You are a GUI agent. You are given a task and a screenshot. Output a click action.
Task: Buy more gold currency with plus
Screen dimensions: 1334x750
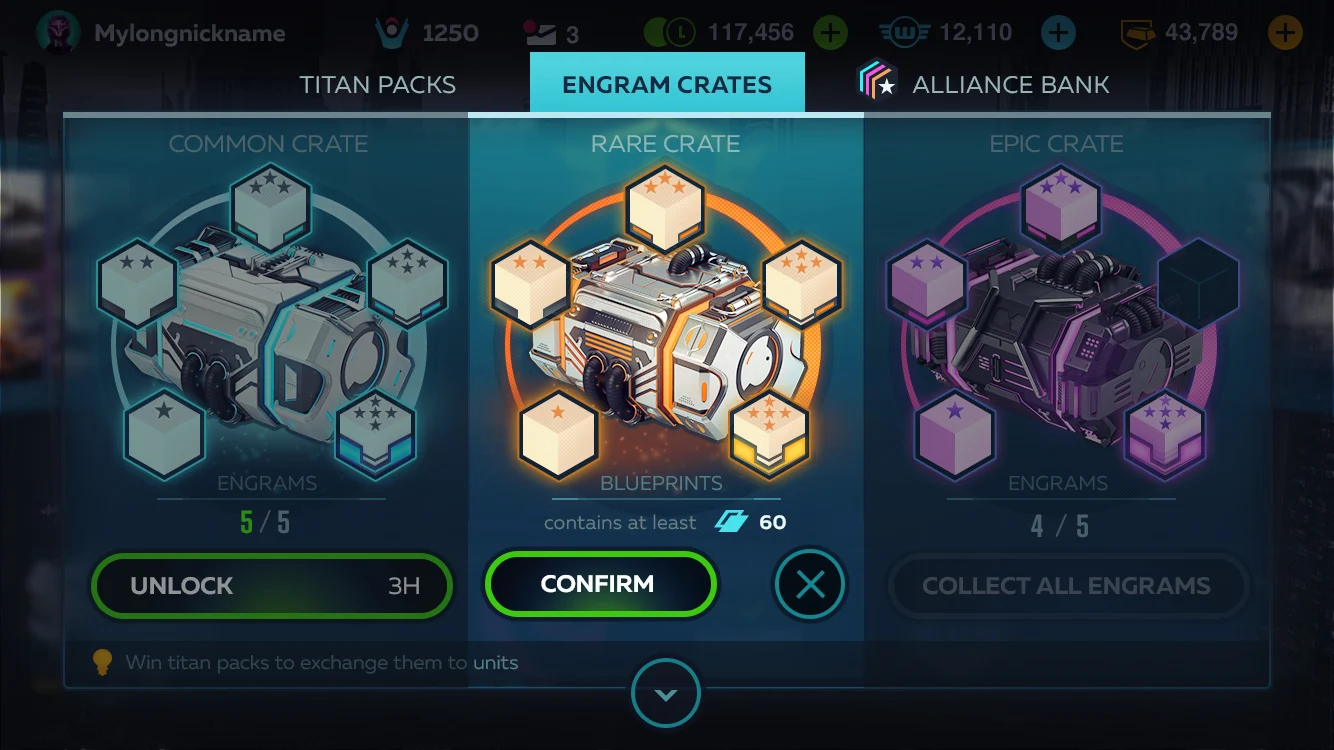tap(1285, 33)
